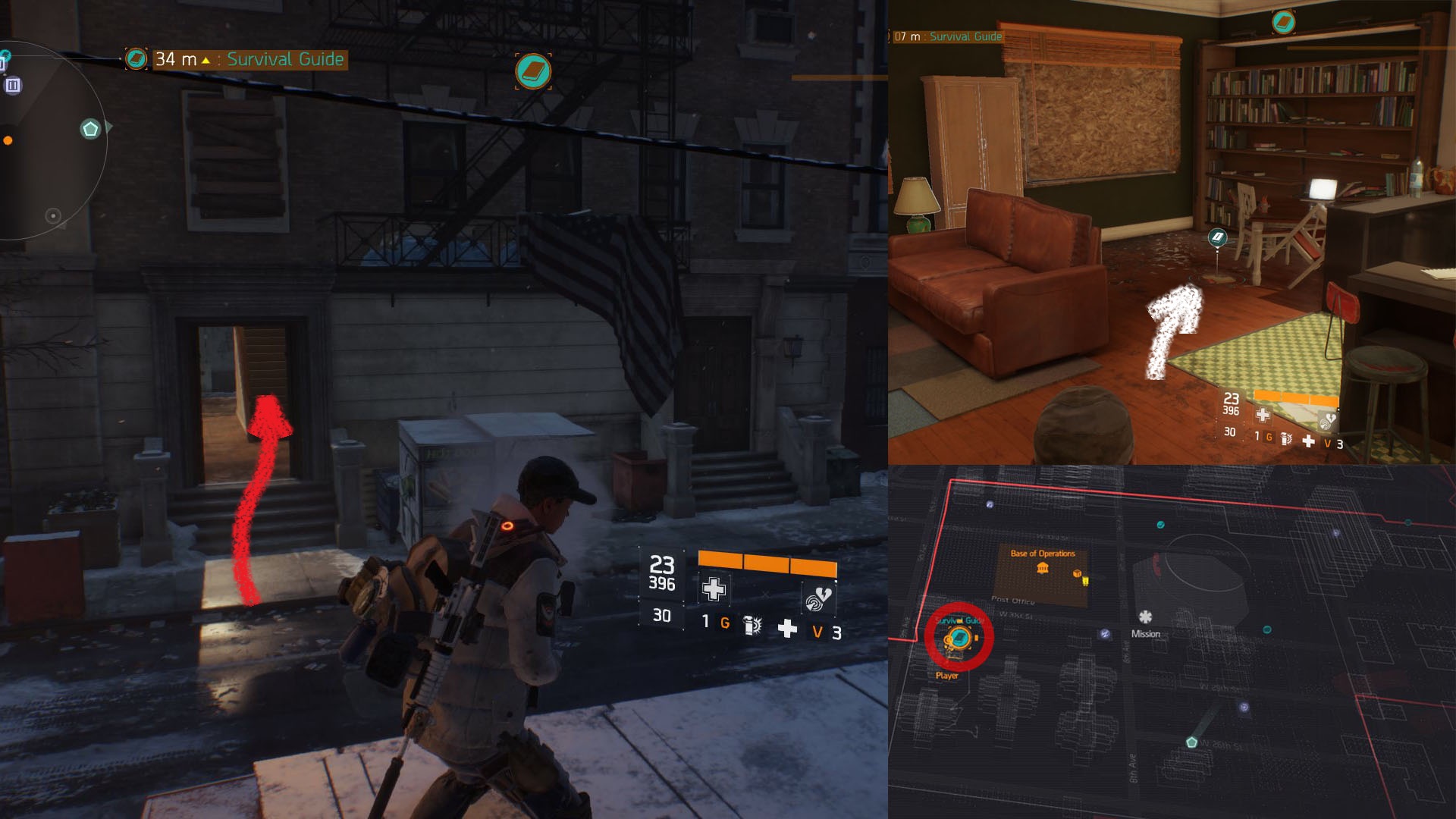Select the book waypoint icon above the bookshelf

1283,22
